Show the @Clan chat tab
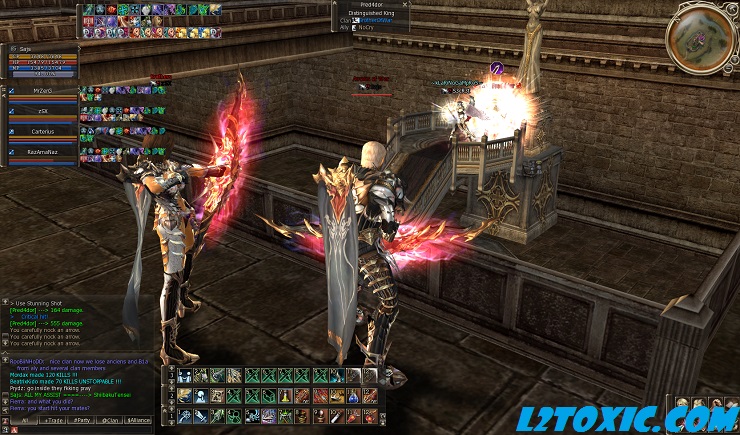 point(111,421)
